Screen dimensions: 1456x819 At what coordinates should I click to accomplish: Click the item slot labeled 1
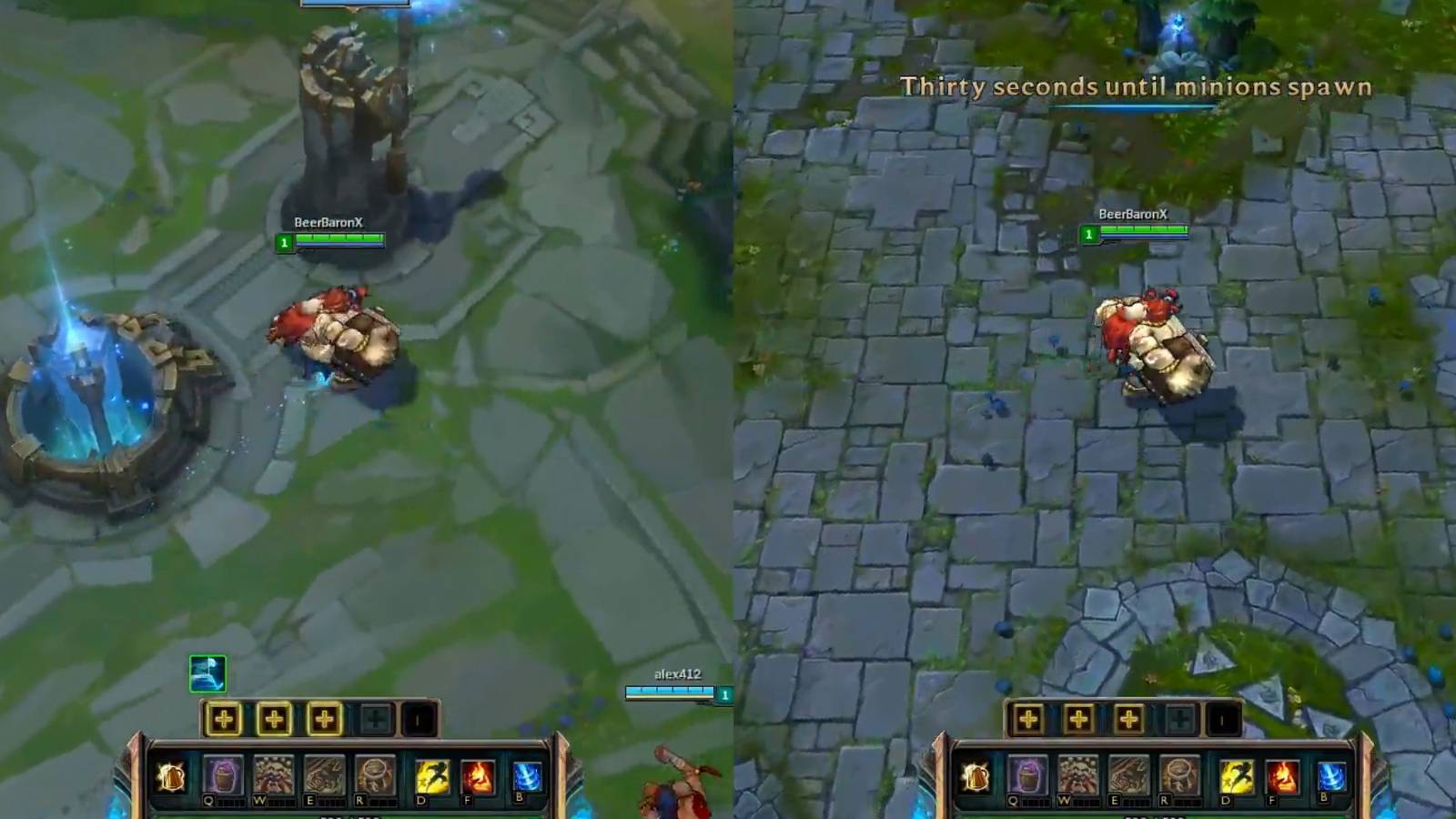418,721
